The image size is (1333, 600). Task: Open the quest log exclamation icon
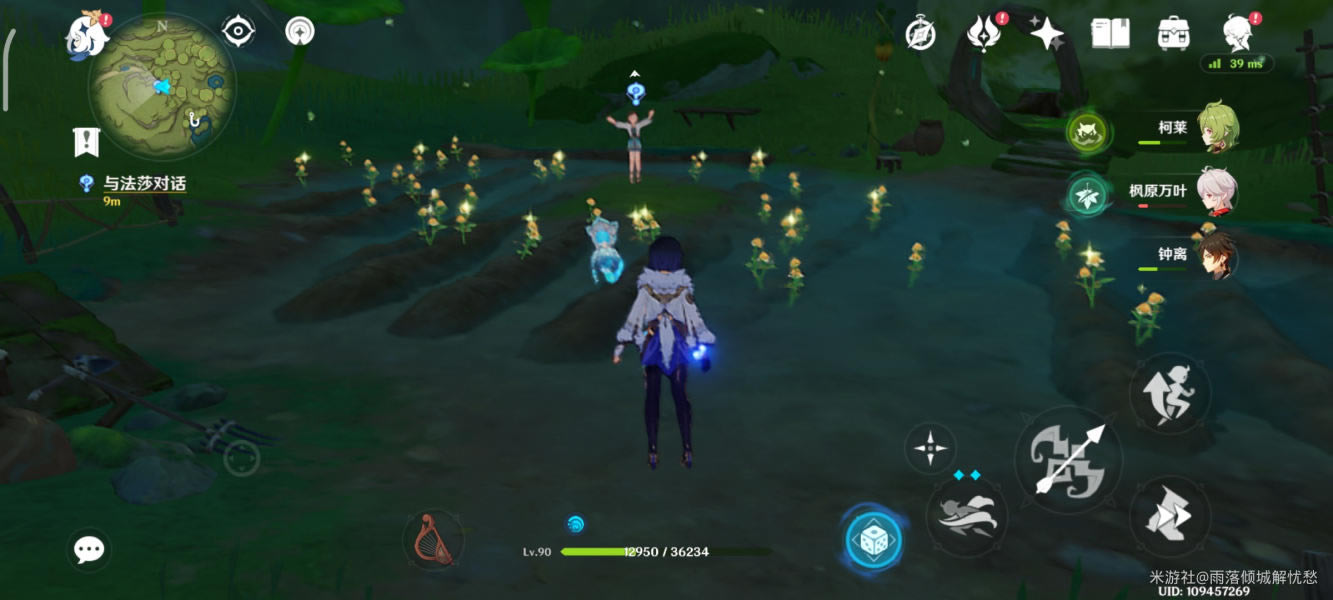pyautogui.click(x=87, y=142)
